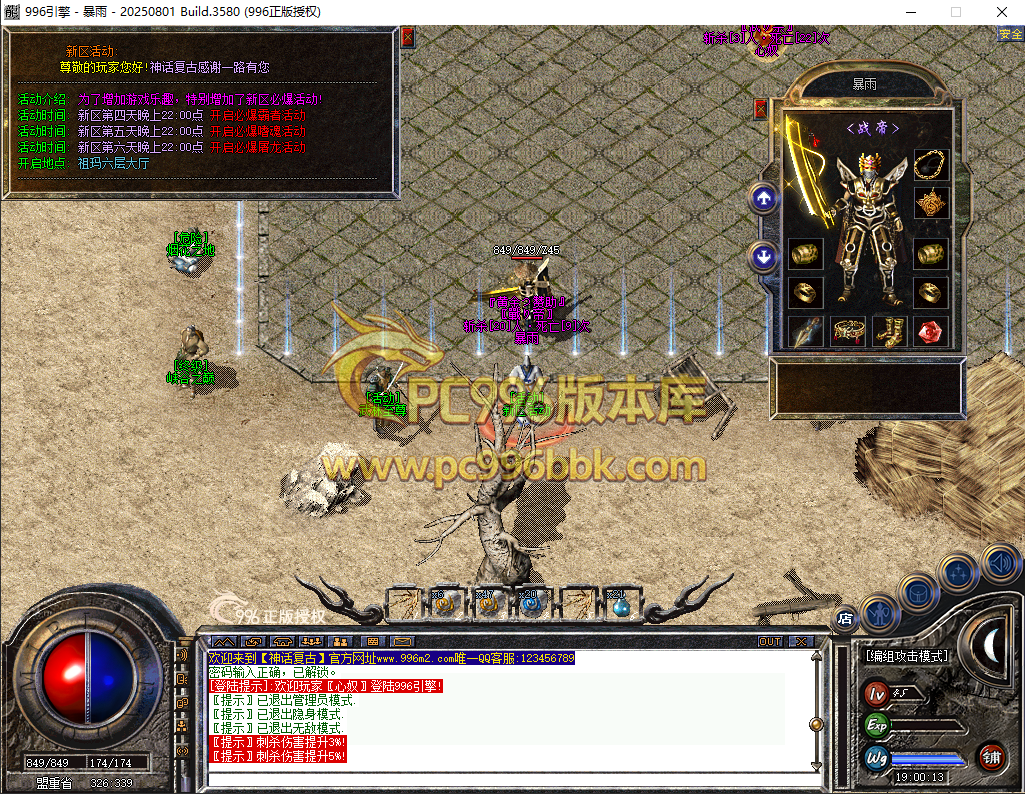This screenshot has width=1025, height=794.
Task: Open the skills round button with sparkles
Action: click(x=958, y=574)
